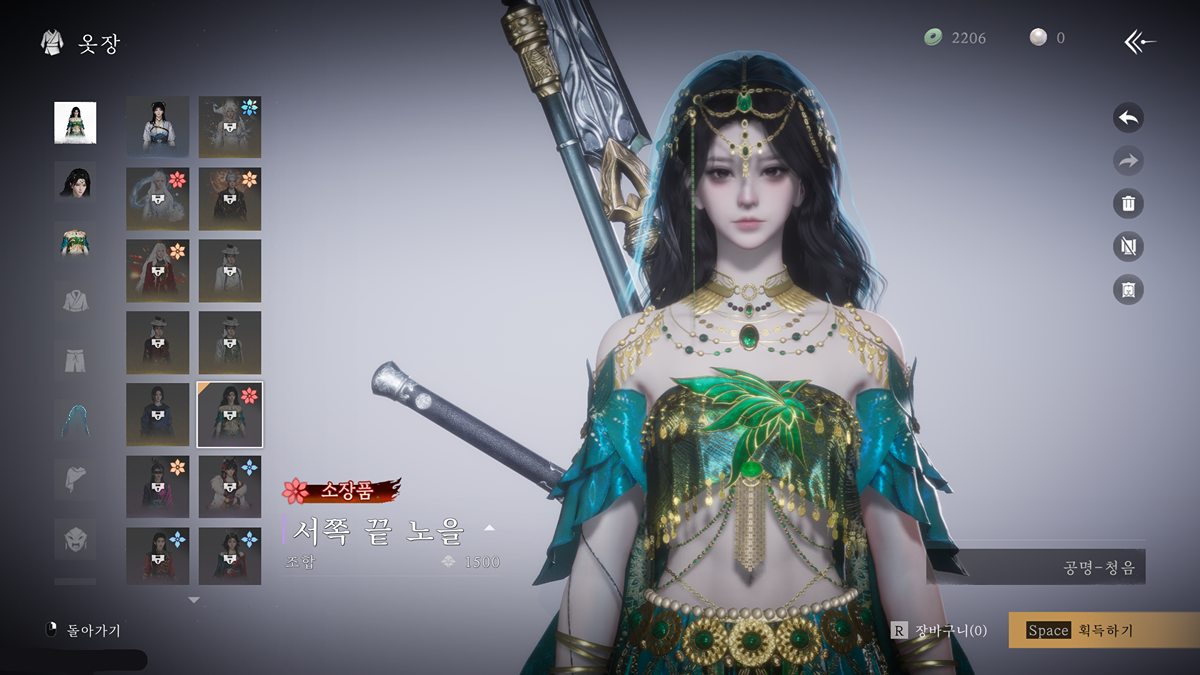Open the 장바구니 shopping cart
Image resolution: width=1200 pixels, height=675 pixels.
pyautogui.click(x=940, y=630)
